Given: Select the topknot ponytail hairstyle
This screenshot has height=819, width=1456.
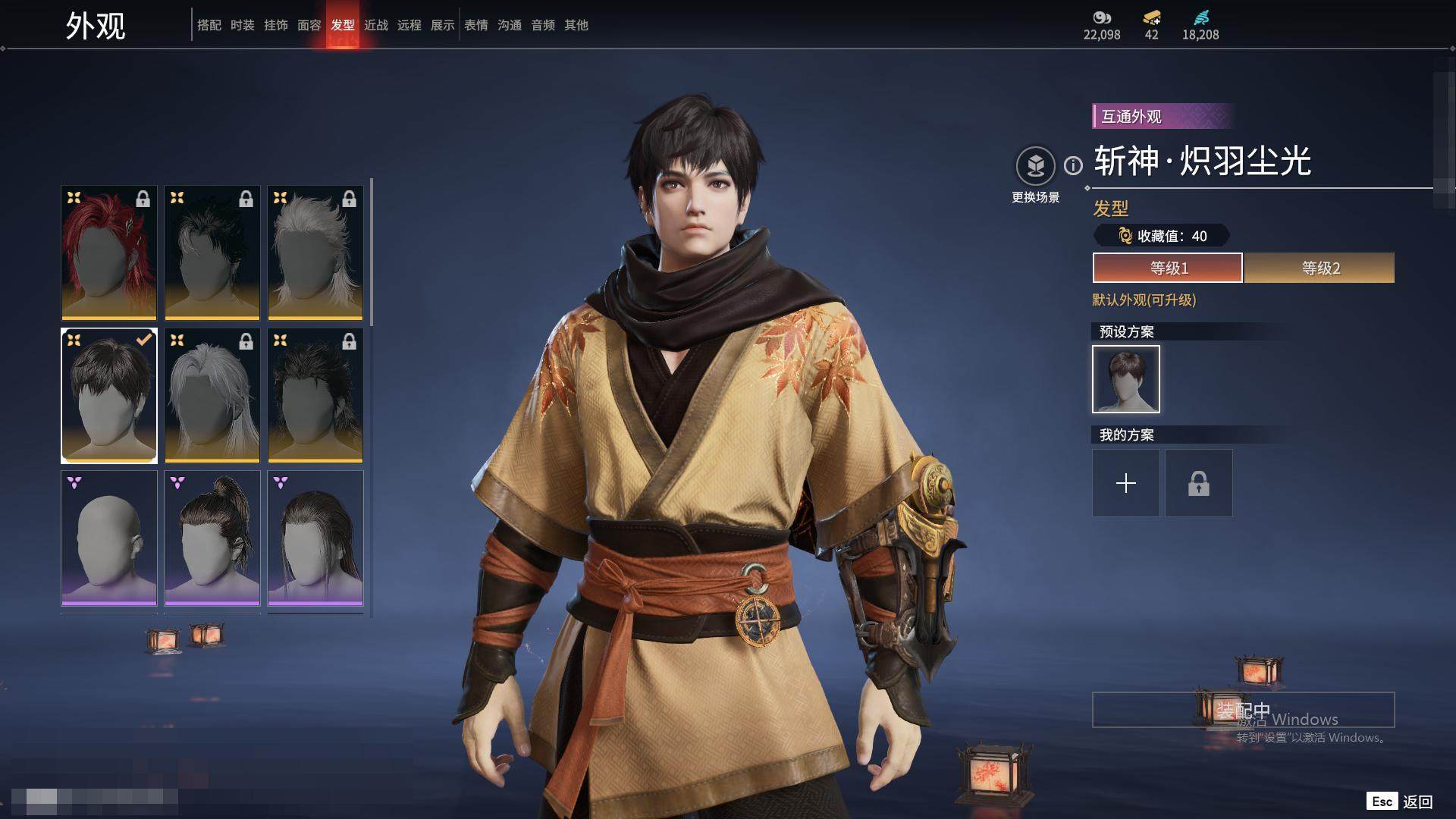Looking at the screenshot, I should tap(212, 538).
